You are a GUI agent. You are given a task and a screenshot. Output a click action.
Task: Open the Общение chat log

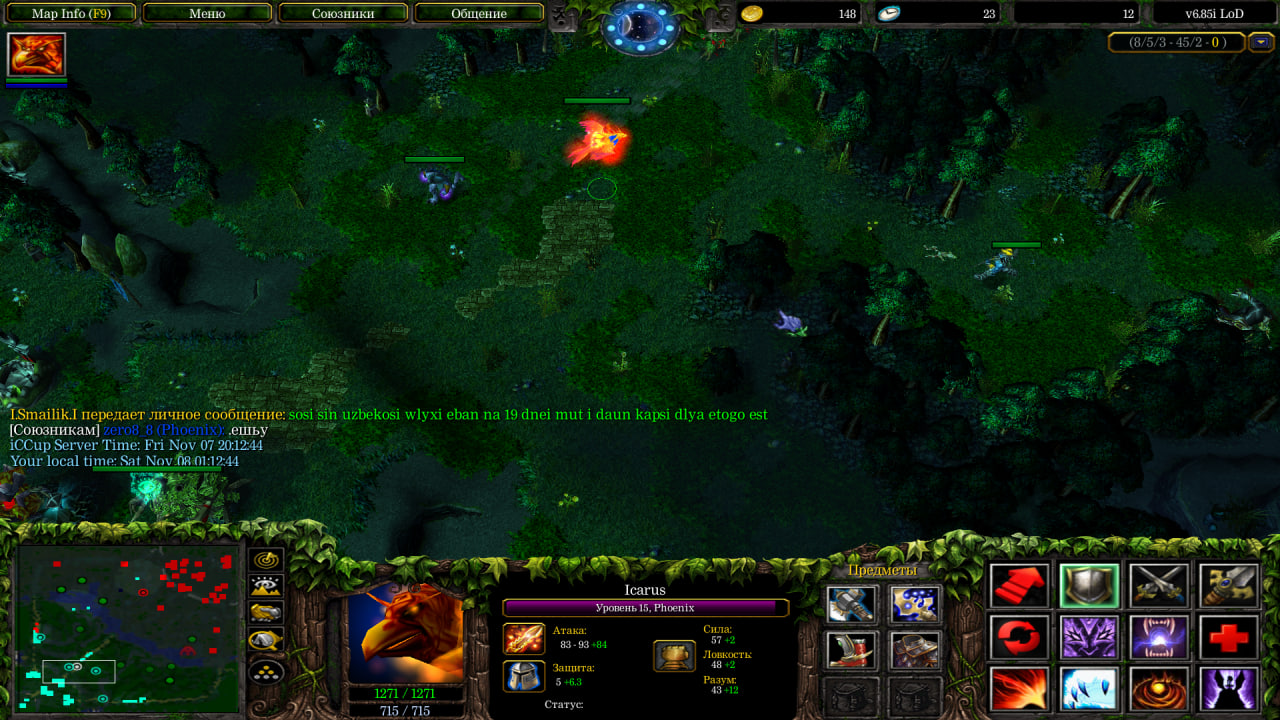[x=478, y=14]
